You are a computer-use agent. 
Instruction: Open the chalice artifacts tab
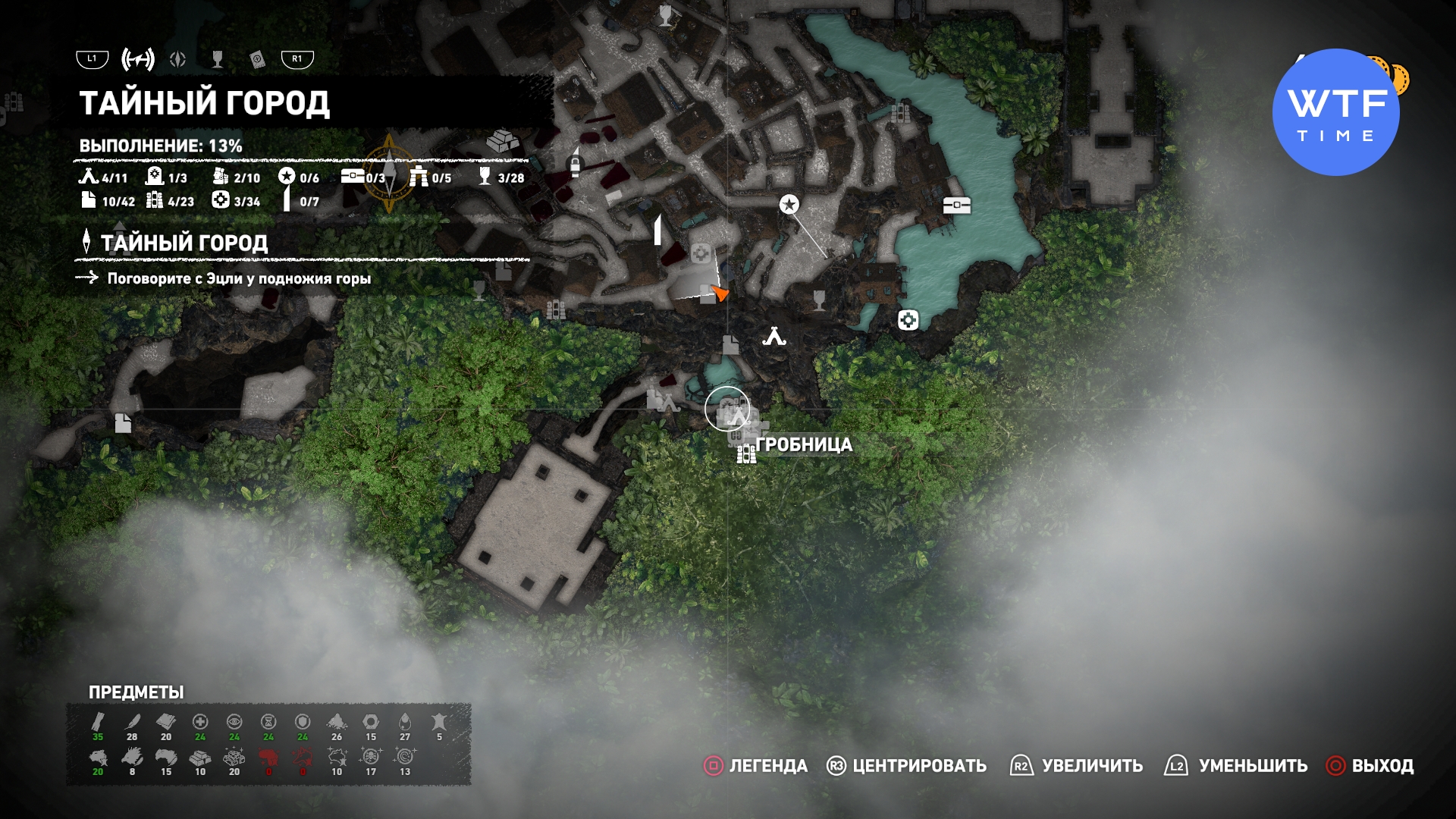[218, 59]
